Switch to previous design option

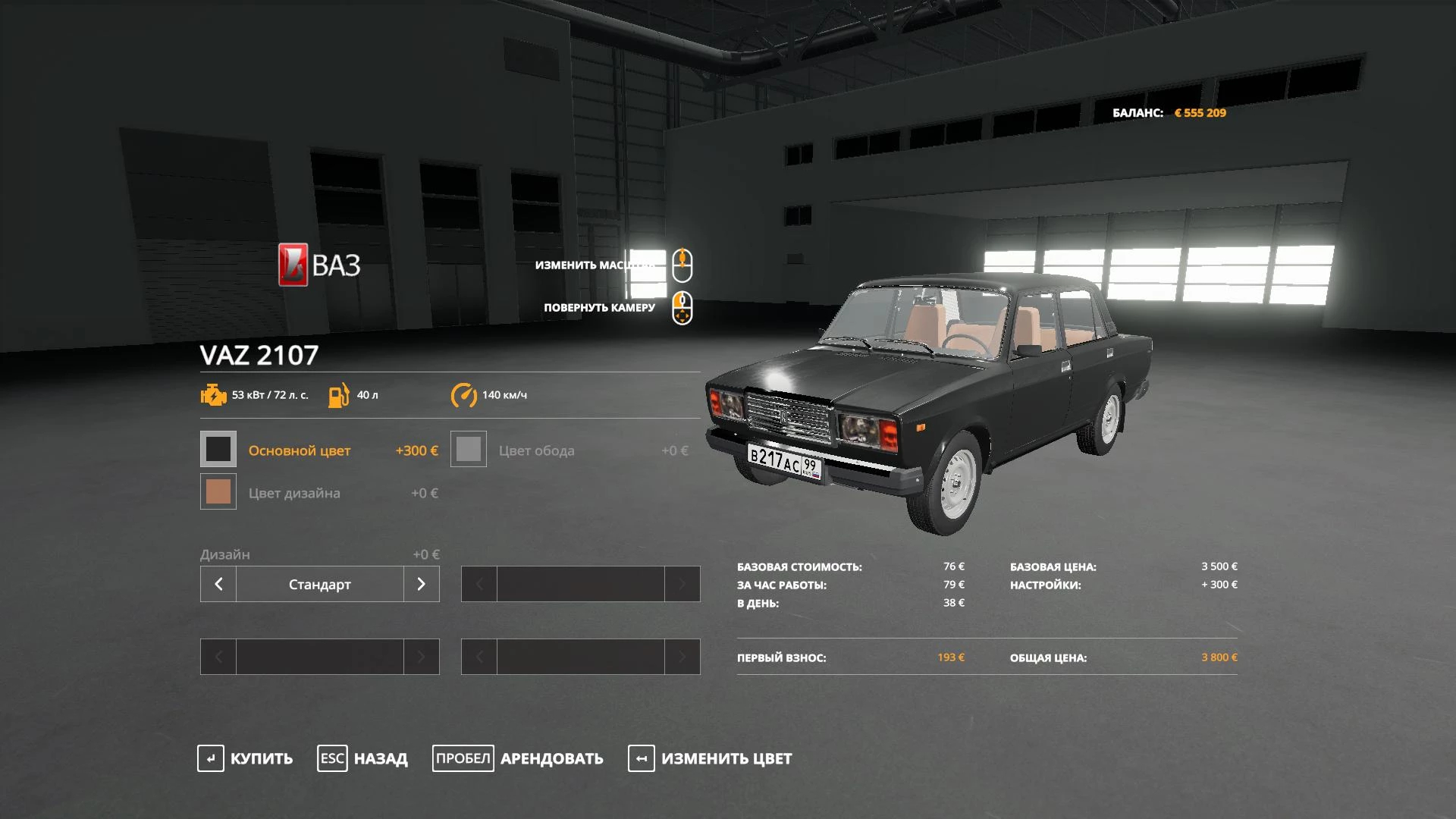point(218,584)
